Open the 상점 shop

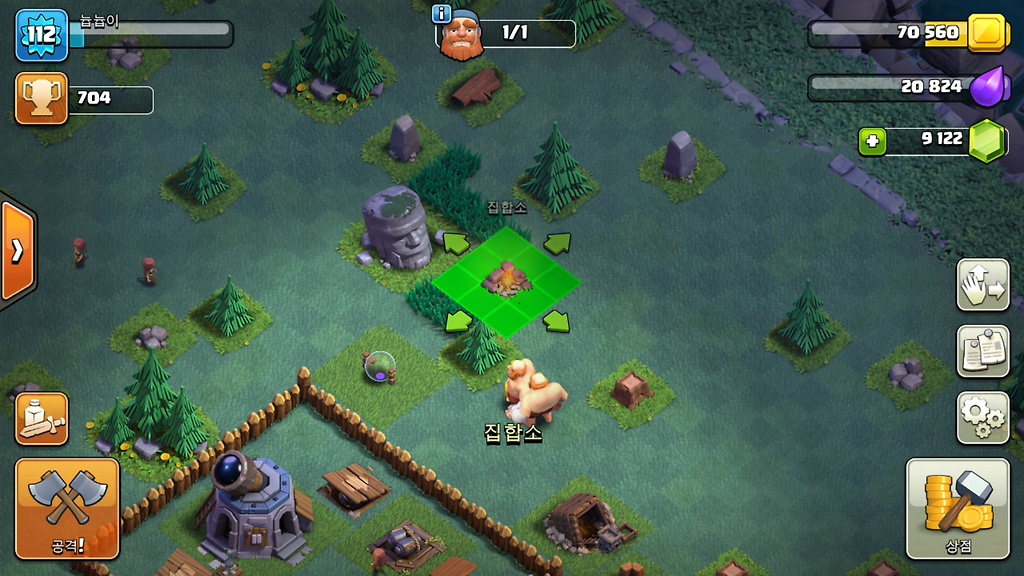(x=957, y=508)
